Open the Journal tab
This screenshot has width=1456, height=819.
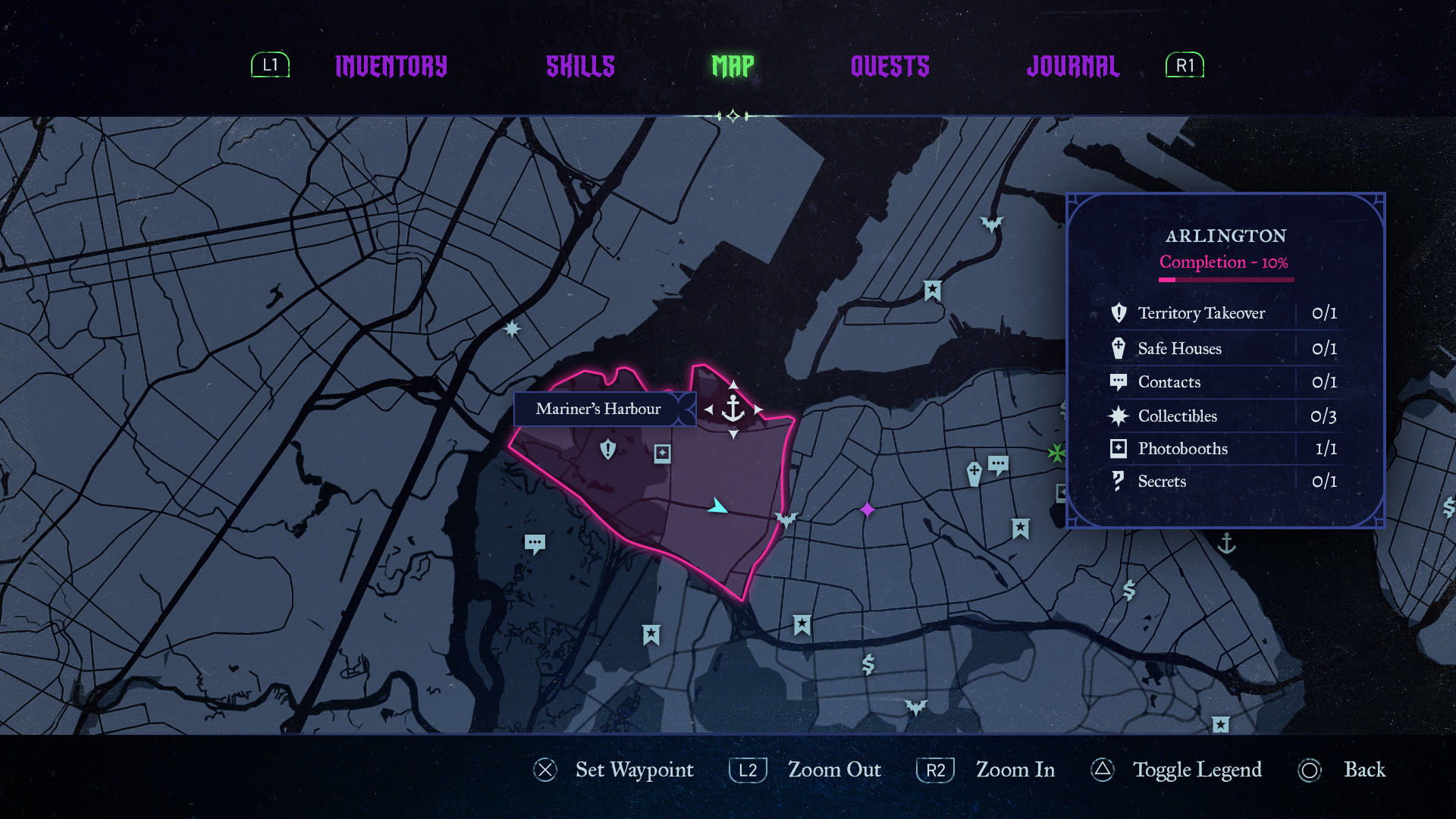[x=1072, y=67]
